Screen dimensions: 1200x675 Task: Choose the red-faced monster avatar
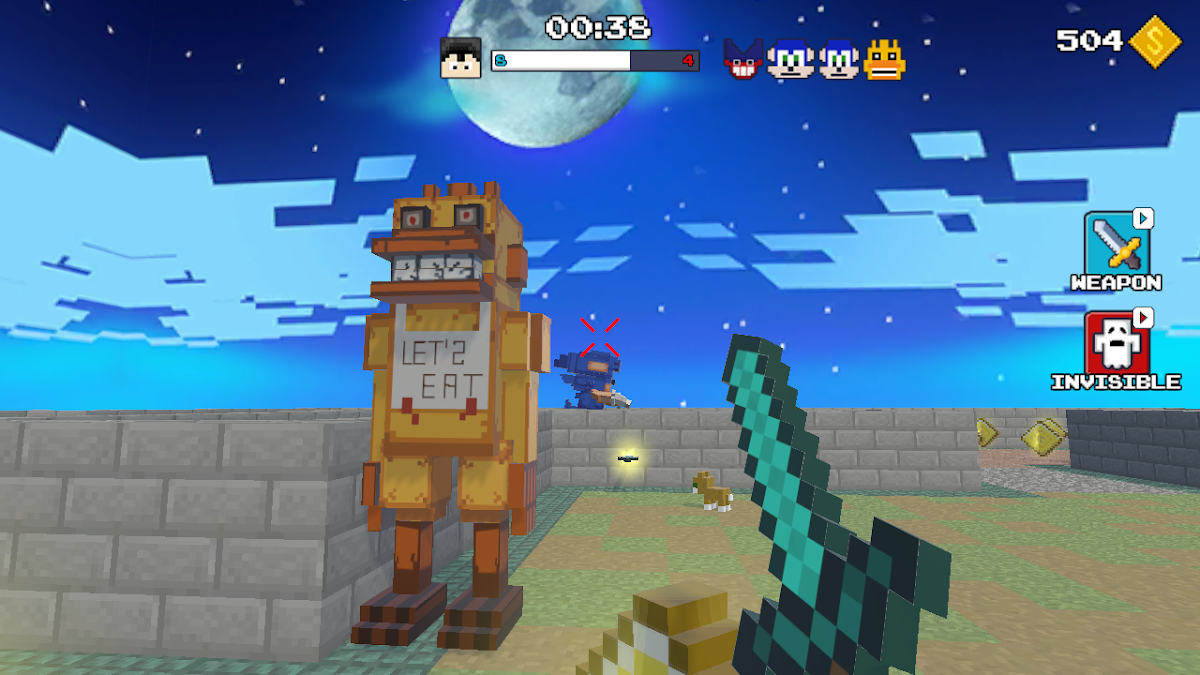click(x=743, y=59)
